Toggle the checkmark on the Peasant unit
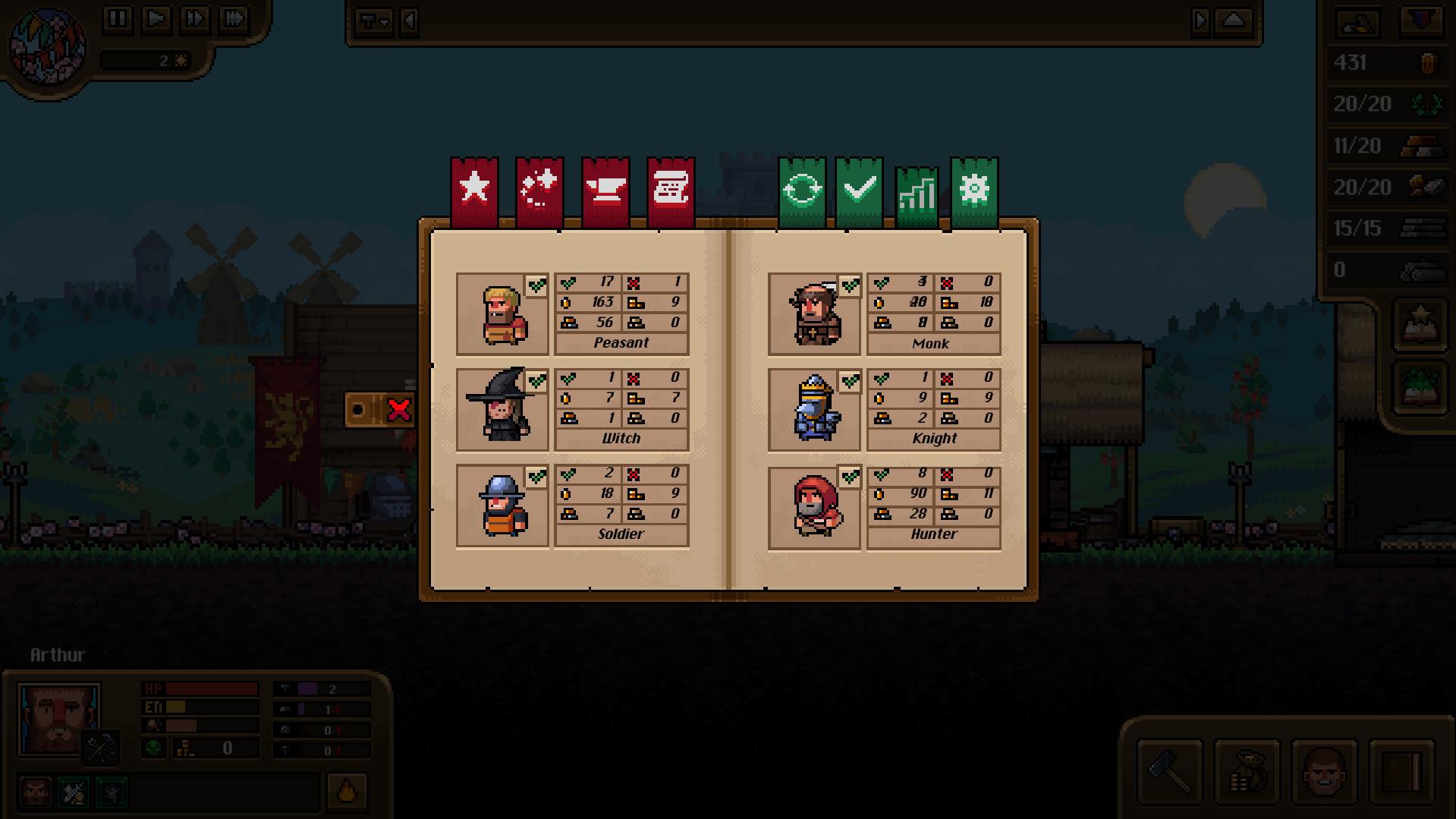 [538, 286]
